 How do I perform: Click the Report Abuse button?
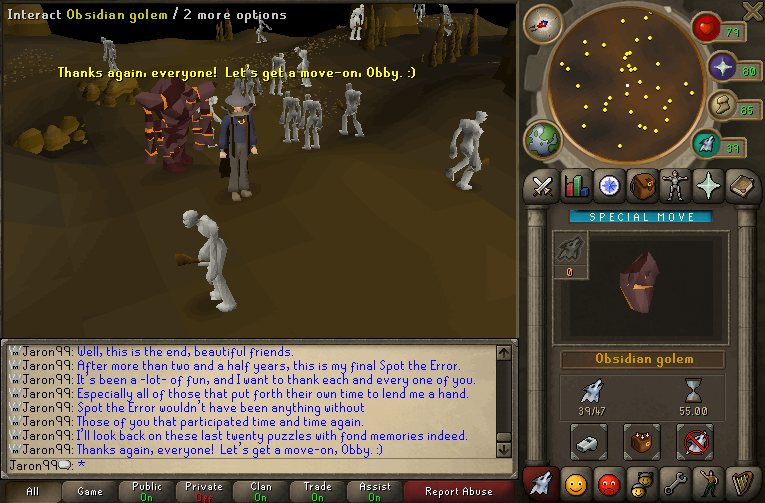click(458, 491)
